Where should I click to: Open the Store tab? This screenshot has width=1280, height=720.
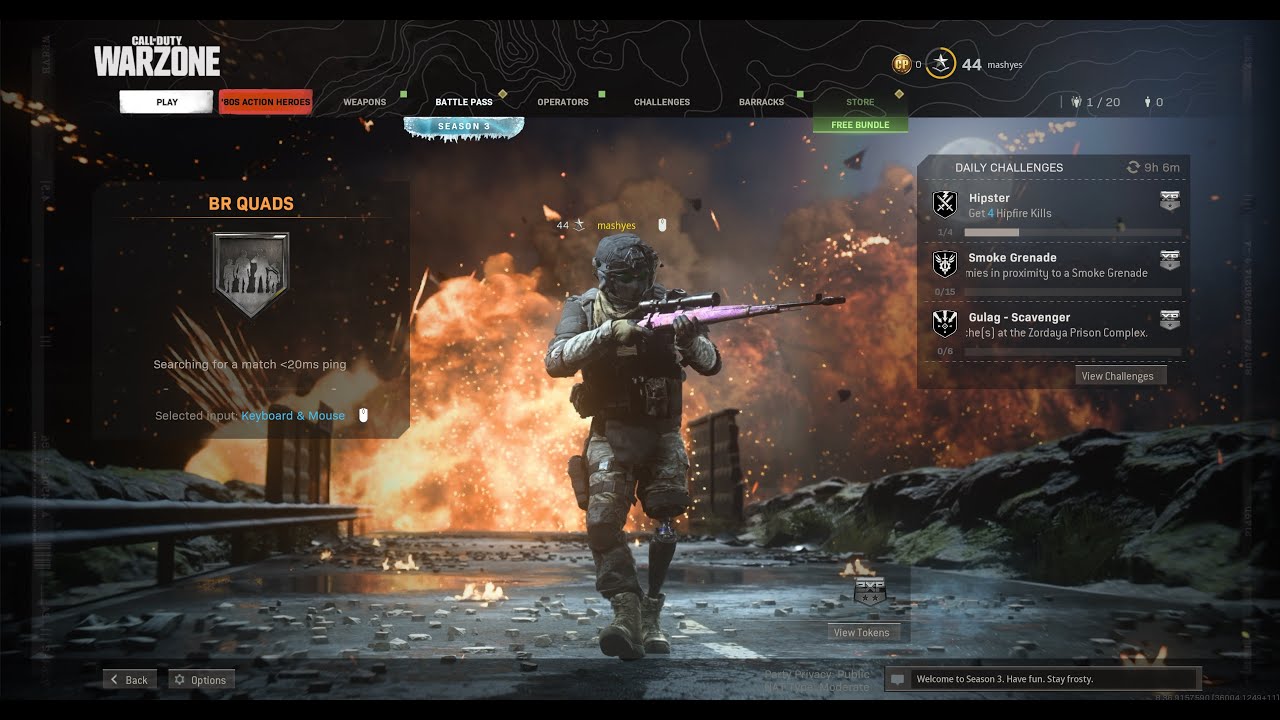(860, 101)
